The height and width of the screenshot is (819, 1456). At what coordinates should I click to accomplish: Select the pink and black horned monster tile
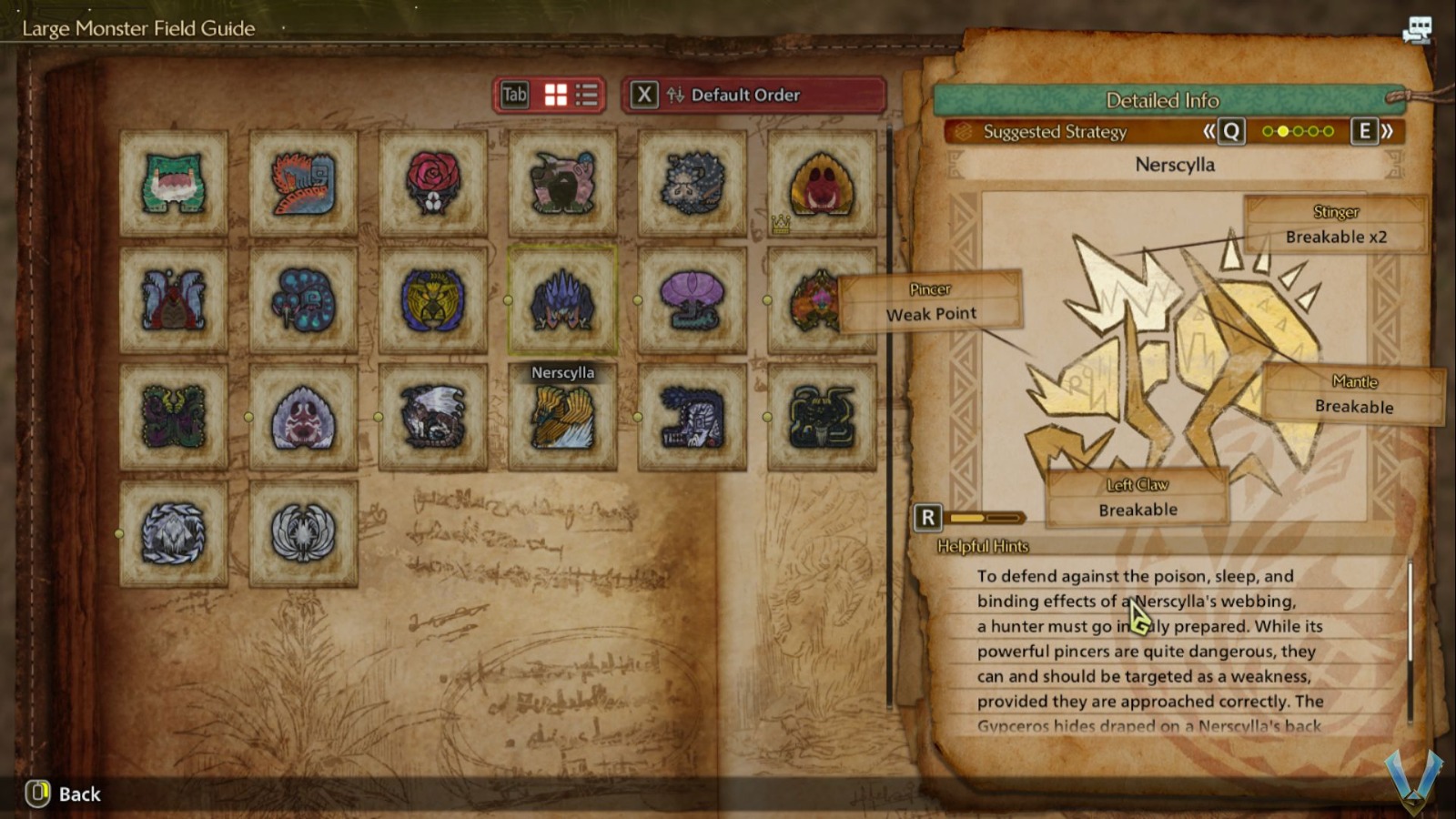click(x=562, y=183)
